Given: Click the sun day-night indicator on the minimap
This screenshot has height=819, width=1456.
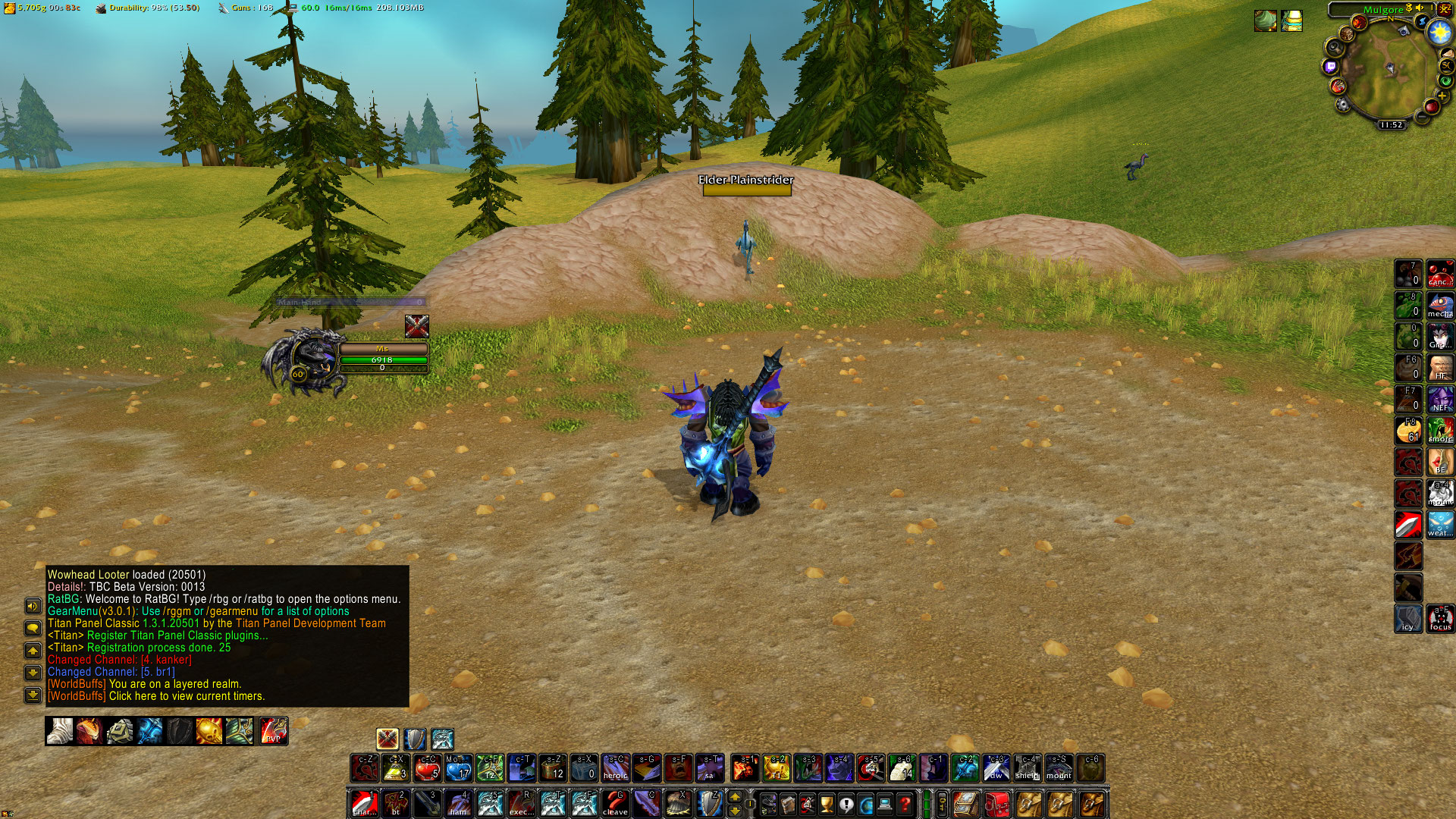Looking at the screenshot, I should (1439, 32).
